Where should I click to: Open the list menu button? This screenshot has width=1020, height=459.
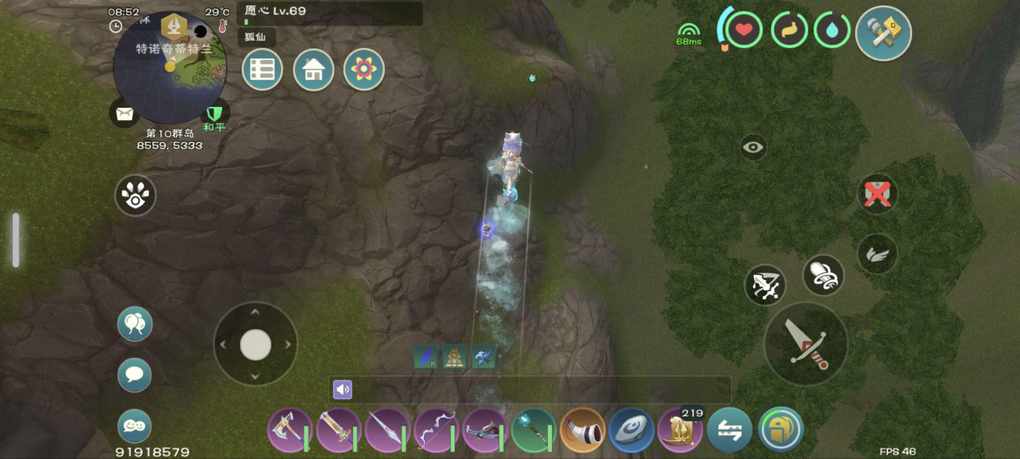[x=262, y=70]
